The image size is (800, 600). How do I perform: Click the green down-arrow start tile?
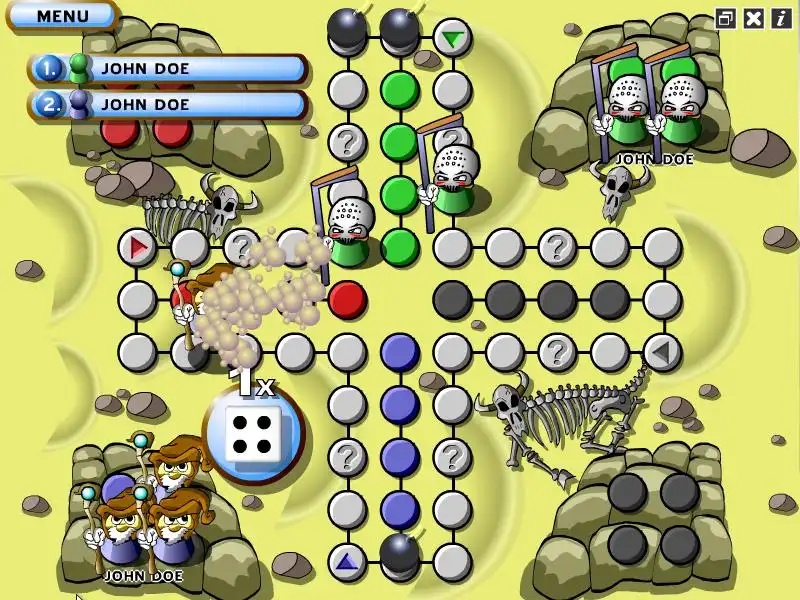[x=453, y=39]
